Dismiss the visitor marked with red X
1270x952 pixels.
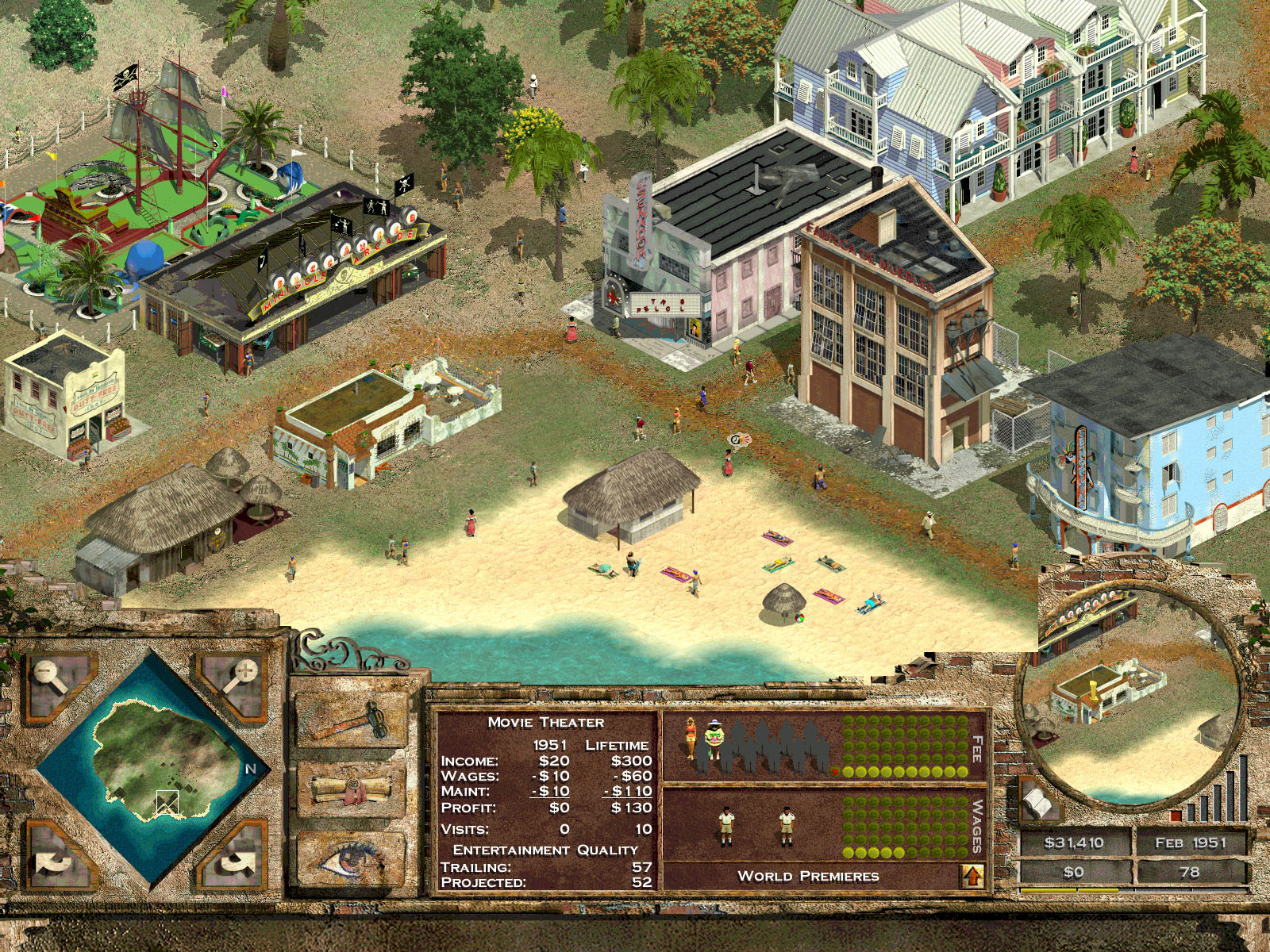(835, 772)
